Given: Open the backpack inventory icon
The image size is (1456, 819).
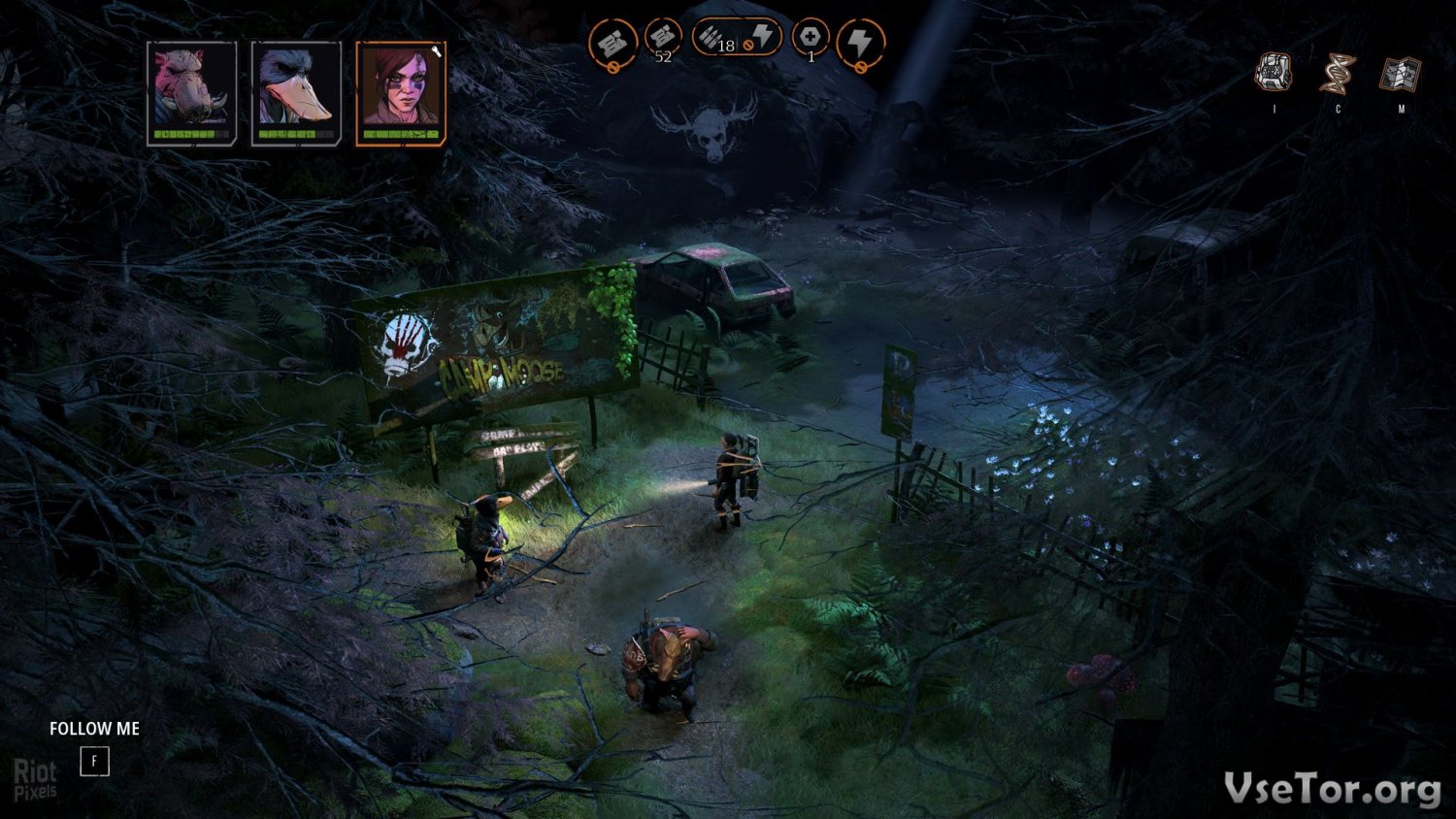Looking at the screenshot, I should [x=1274, y=73].
